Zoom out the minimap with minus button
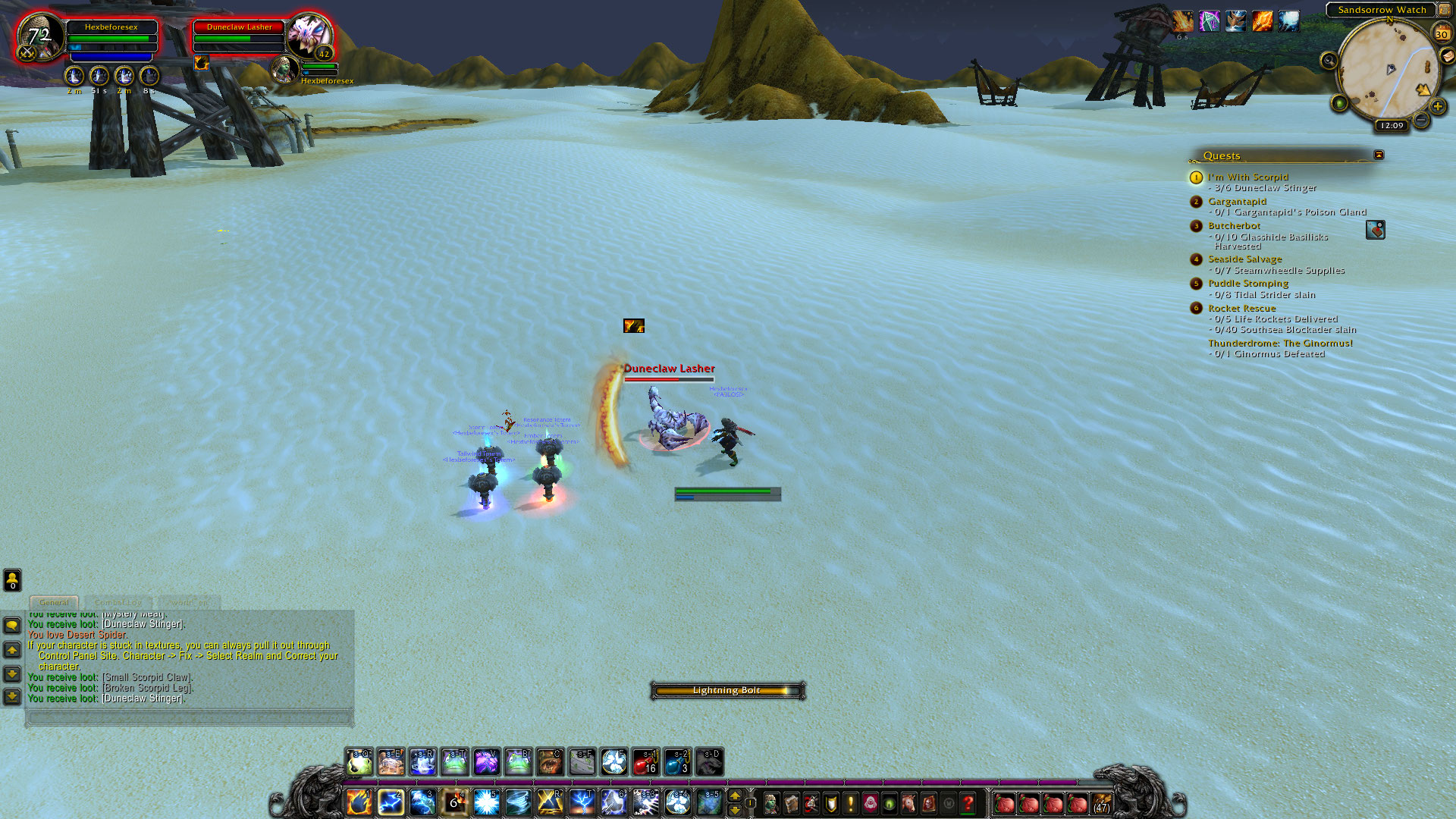The height and width of the screenshot is (819, 1456). tap(1421, 120)
